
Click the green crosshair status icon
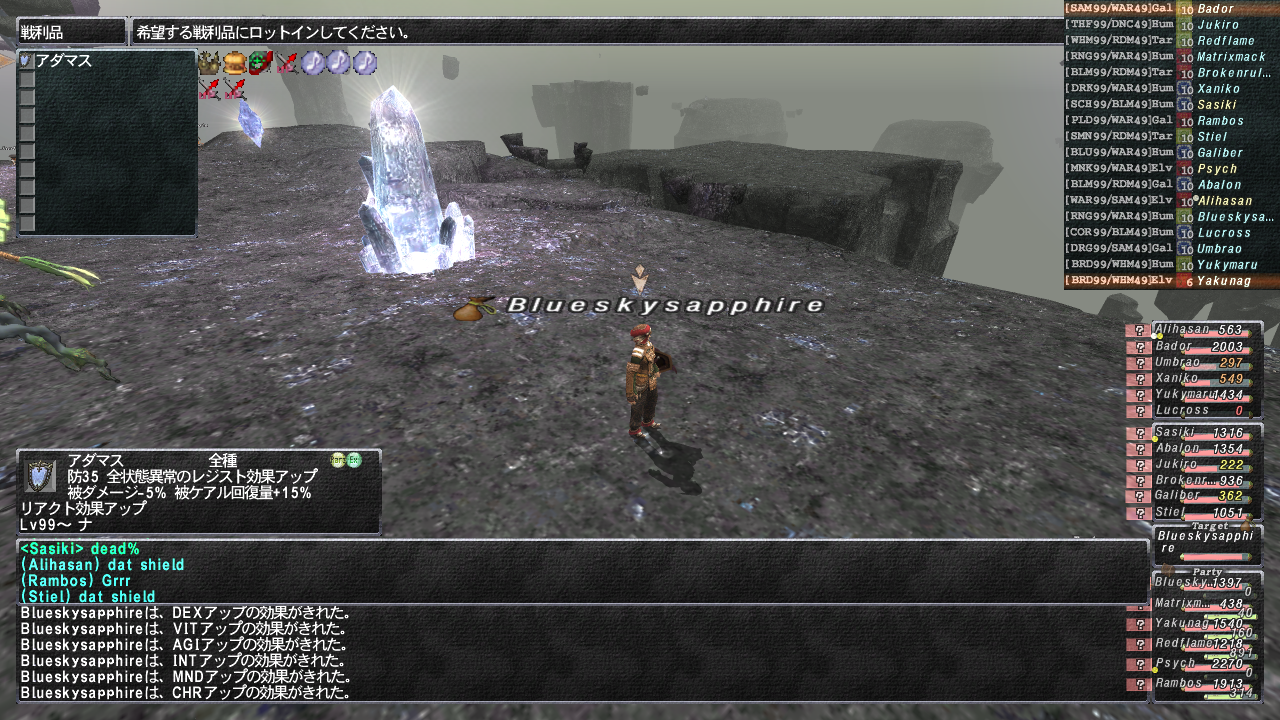pyautogui.click(x=261, y=63)
